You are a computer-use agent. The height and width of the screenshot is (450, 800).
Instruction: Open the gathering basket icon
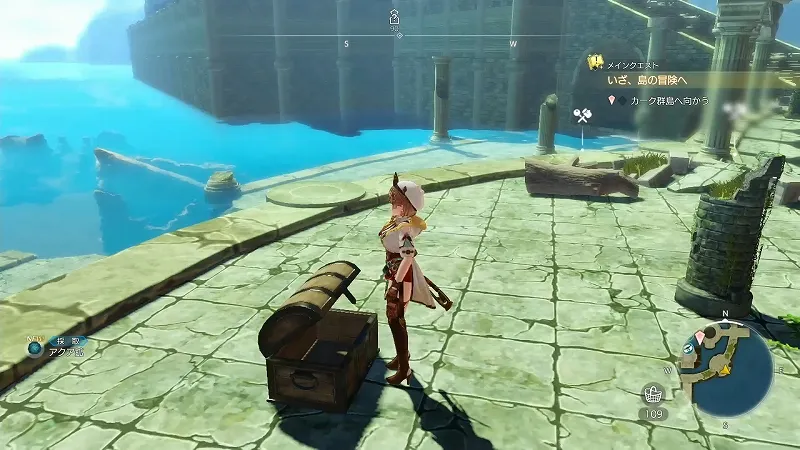click(x=655, y=393)
